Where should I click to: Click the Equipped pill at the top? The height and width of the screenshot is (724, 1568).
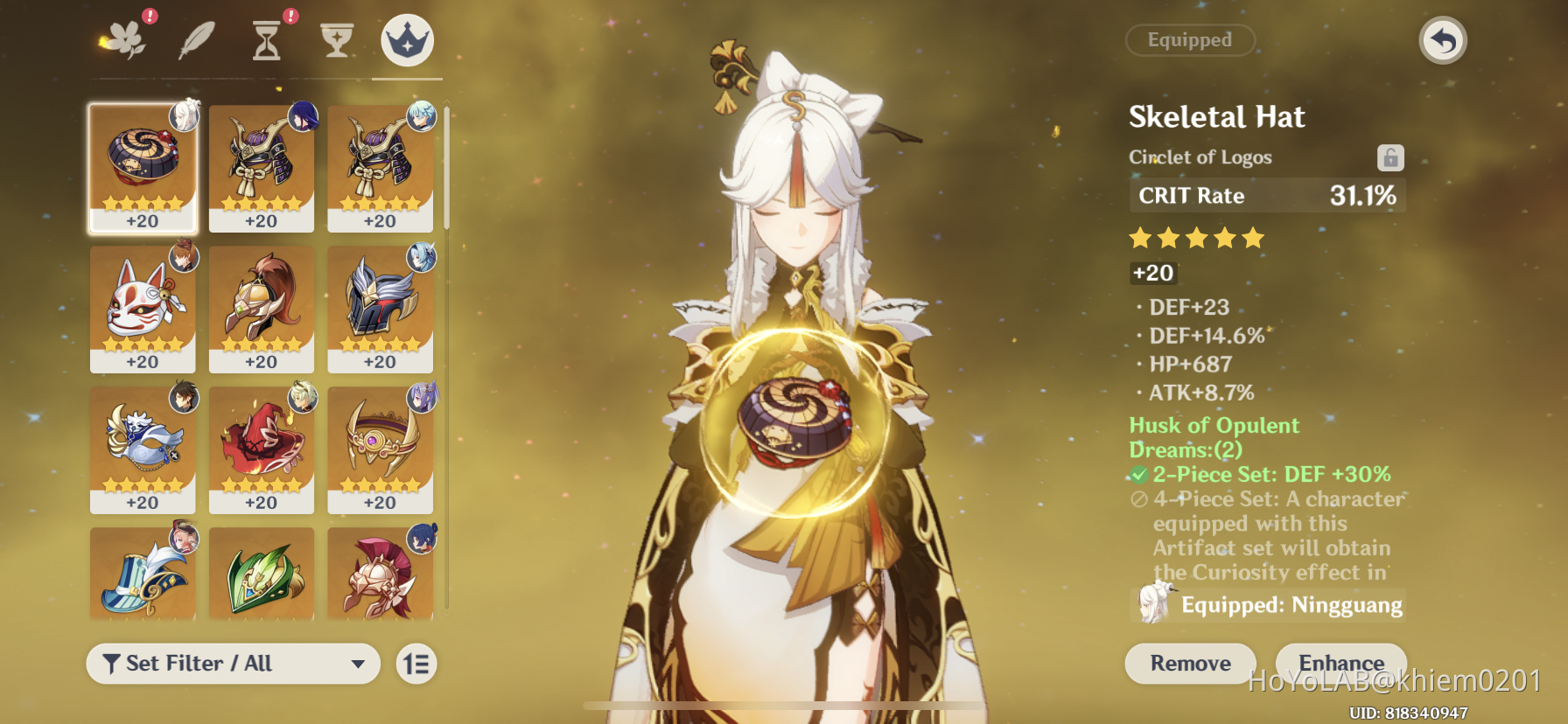click(x=1190, y=40)
